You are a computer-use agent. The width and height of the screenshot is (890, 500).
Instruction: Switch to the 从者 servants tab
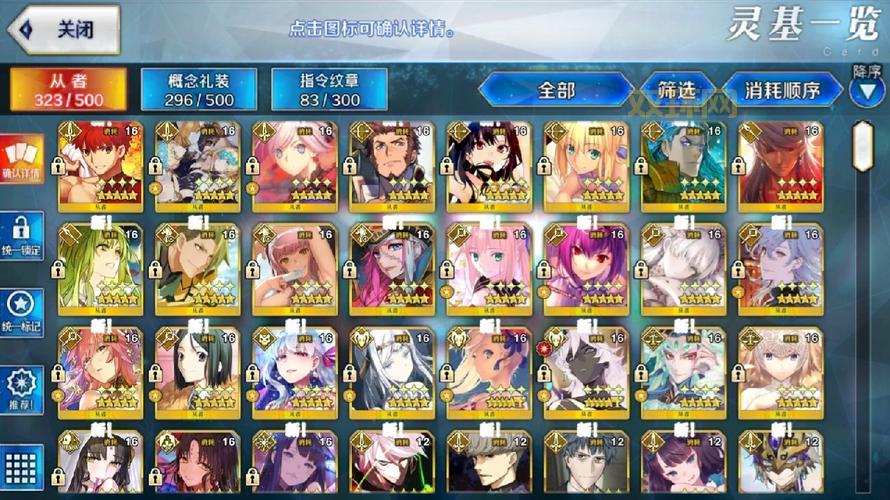68,90
